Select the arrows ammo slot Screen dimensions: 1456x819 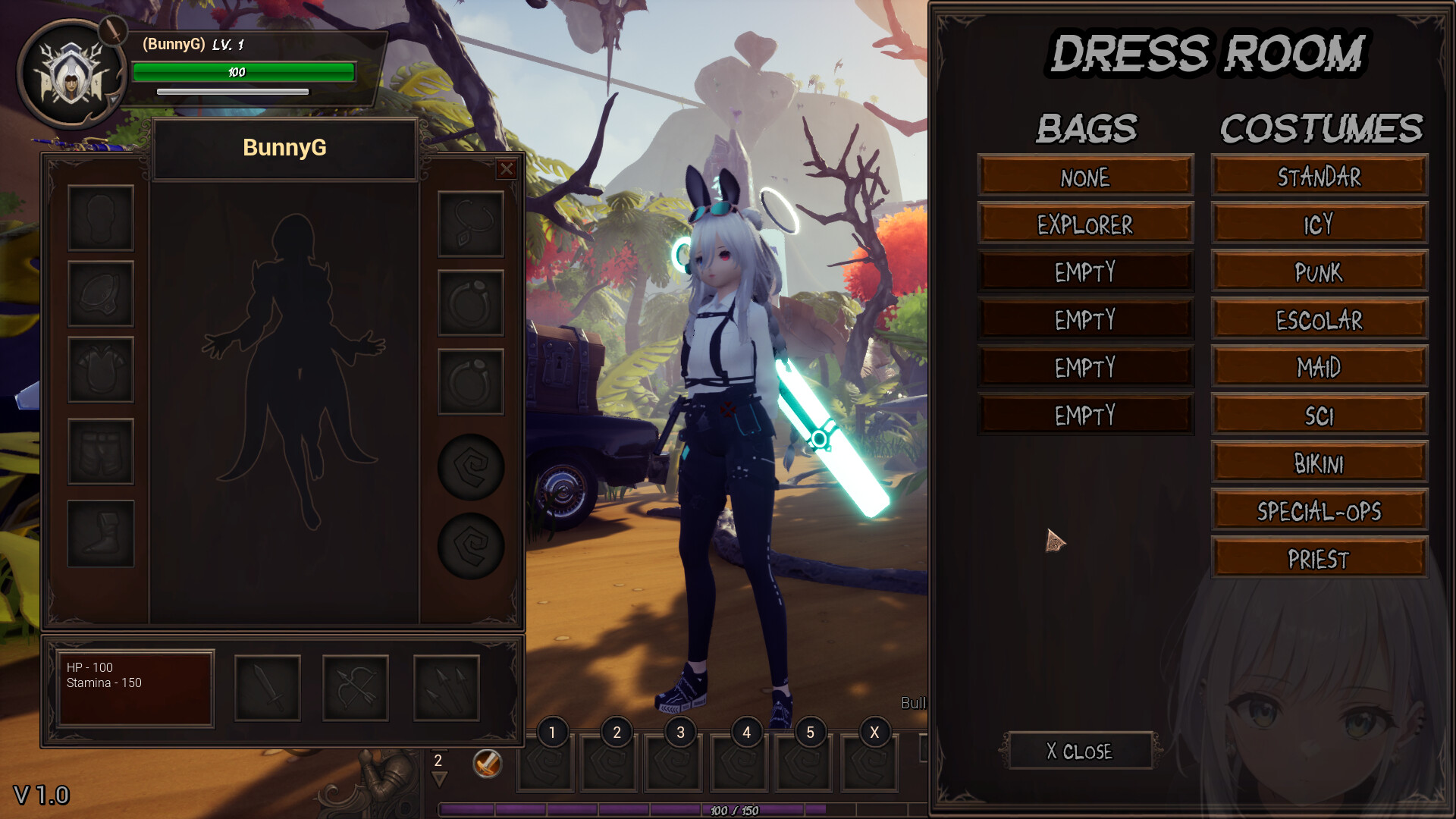447,688
